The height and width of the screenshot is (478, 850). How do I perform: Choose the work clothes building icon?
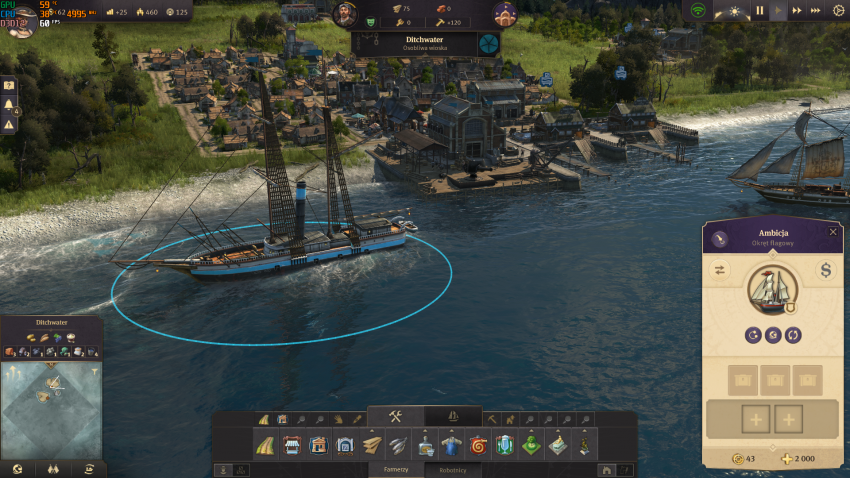[x=451, y=445]
